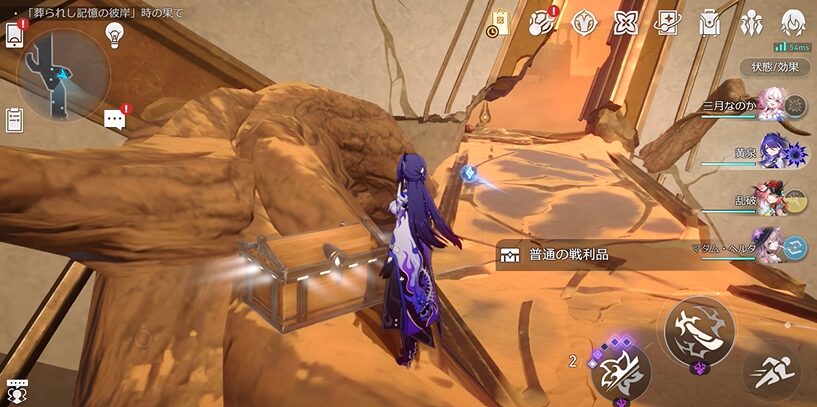
Task: Open the mission clipboard icon
Action: pos(14,119)
